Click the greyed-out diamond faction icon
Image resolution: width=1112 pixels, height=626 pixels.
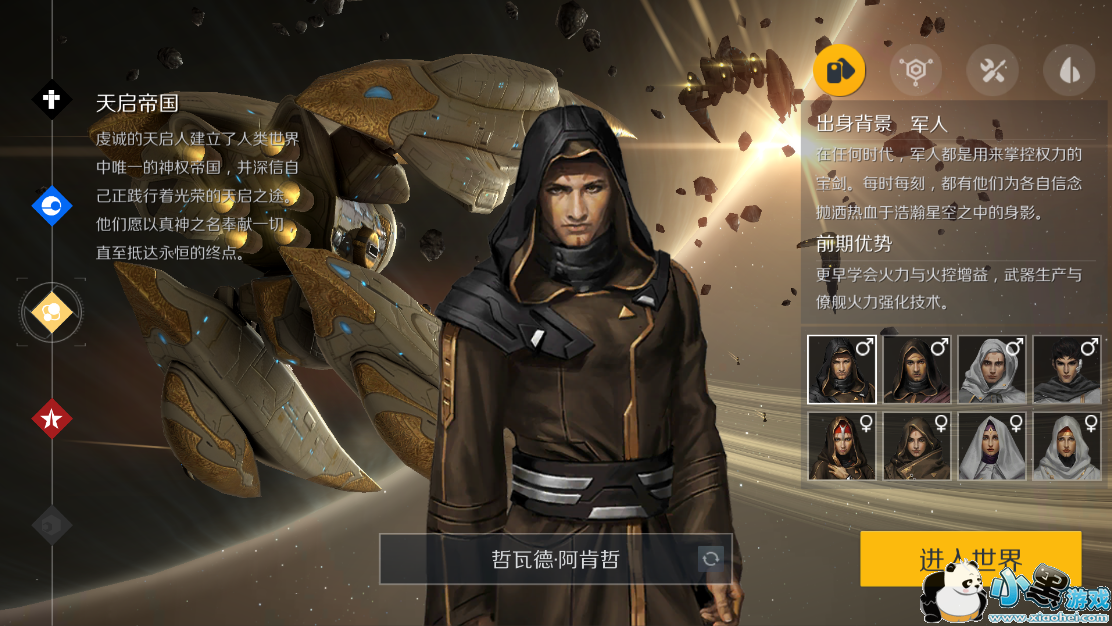52,525
